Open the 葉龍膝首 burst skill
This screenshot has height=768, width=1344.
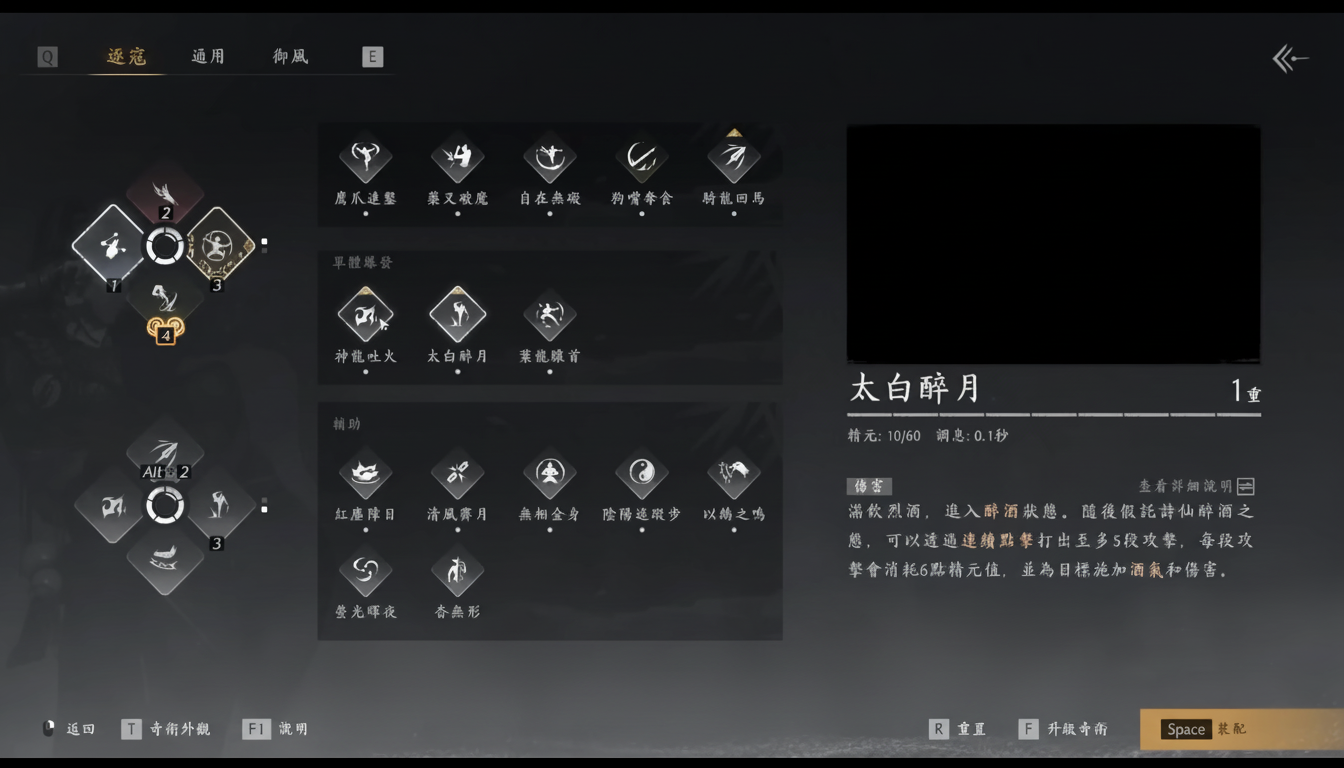coord(549,314)
